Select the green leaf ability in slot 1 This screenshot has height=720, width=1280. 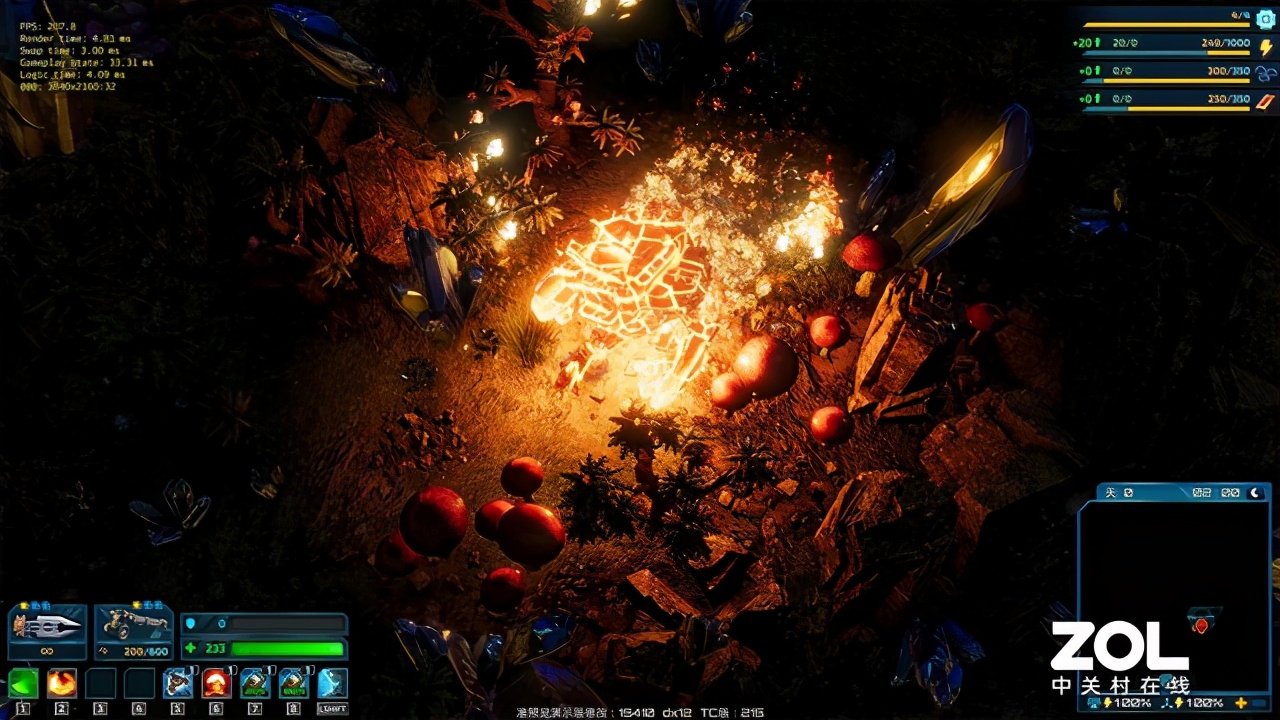[23, 683]
